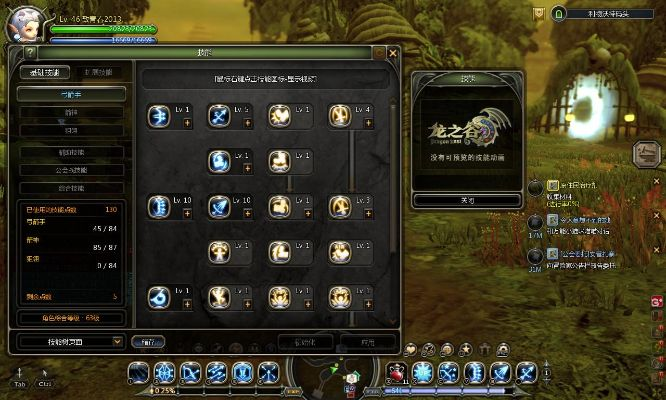Add a point to the Lv 4 skill
The image size is (666, 400).
(x=368, y=123)
